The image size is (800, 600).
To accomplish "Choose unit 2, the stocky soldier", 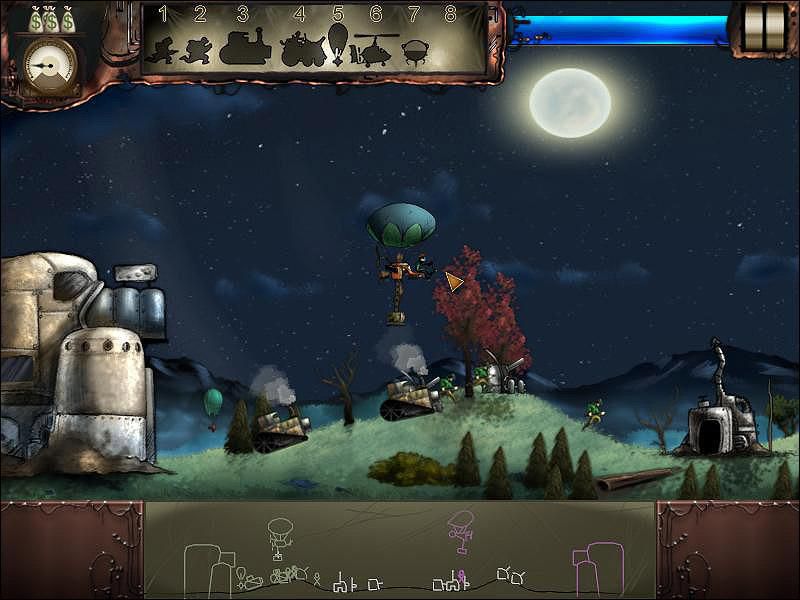I will click(x=197, y=48).
